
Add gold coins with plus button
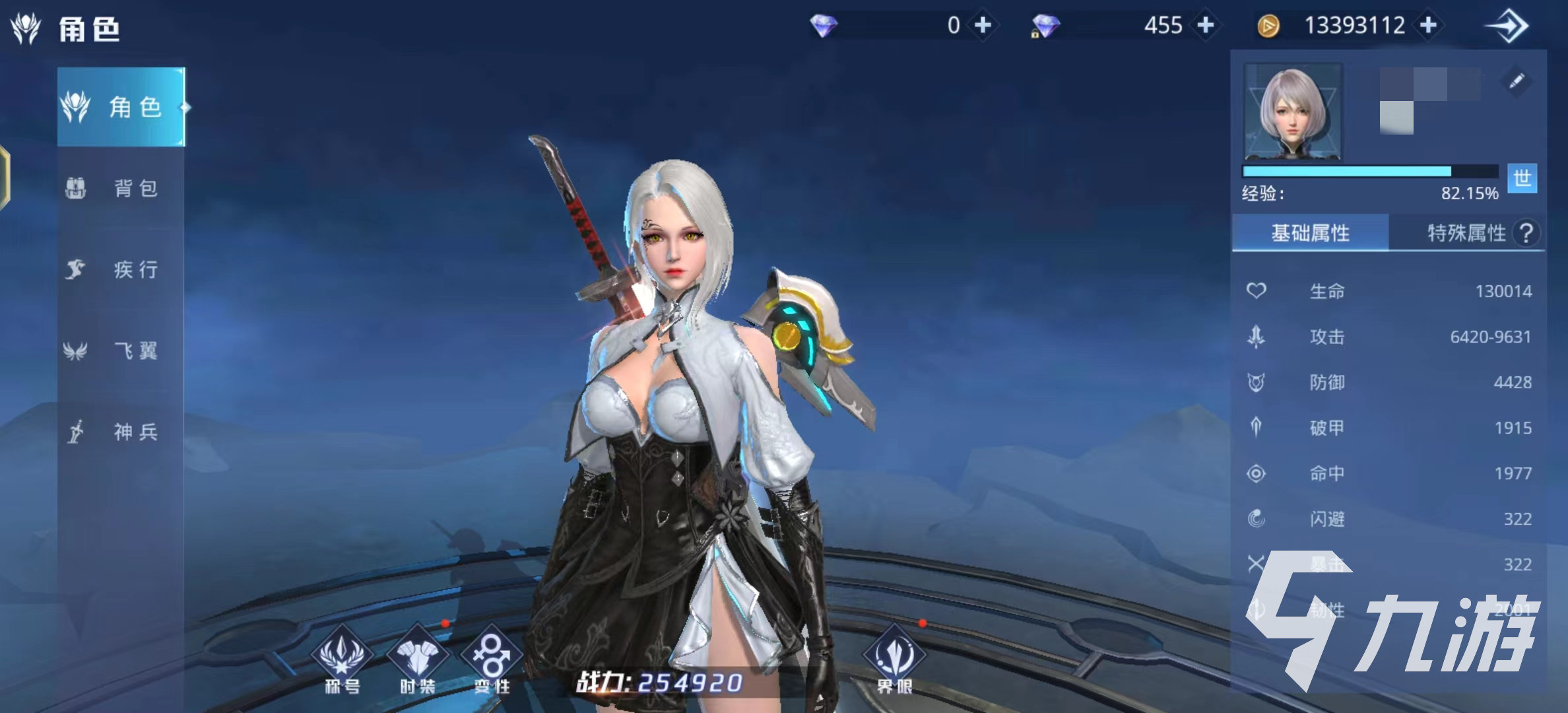click(x=1429, y=25)
